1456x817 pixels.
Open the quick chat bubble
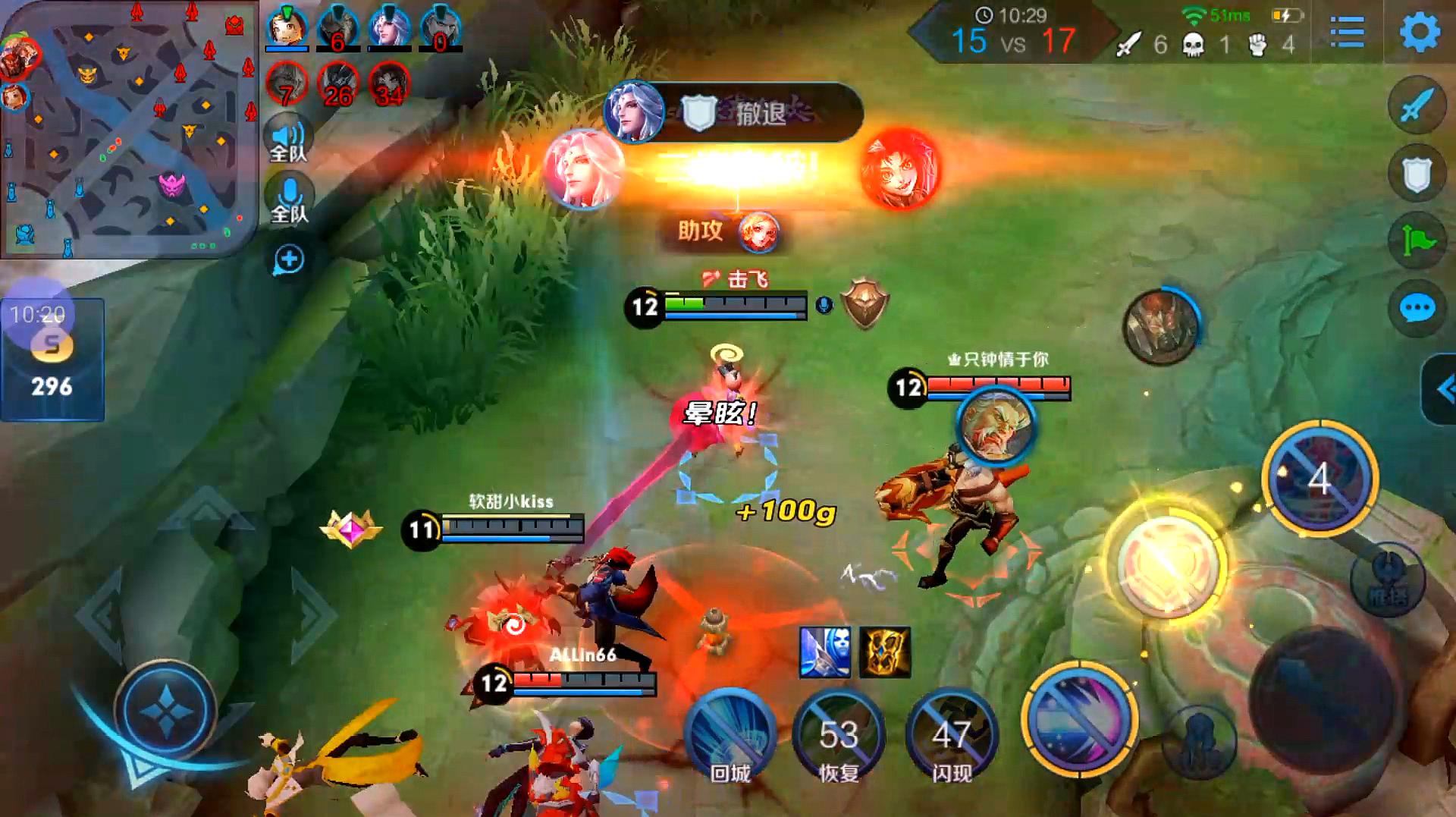click(1417, 309)
